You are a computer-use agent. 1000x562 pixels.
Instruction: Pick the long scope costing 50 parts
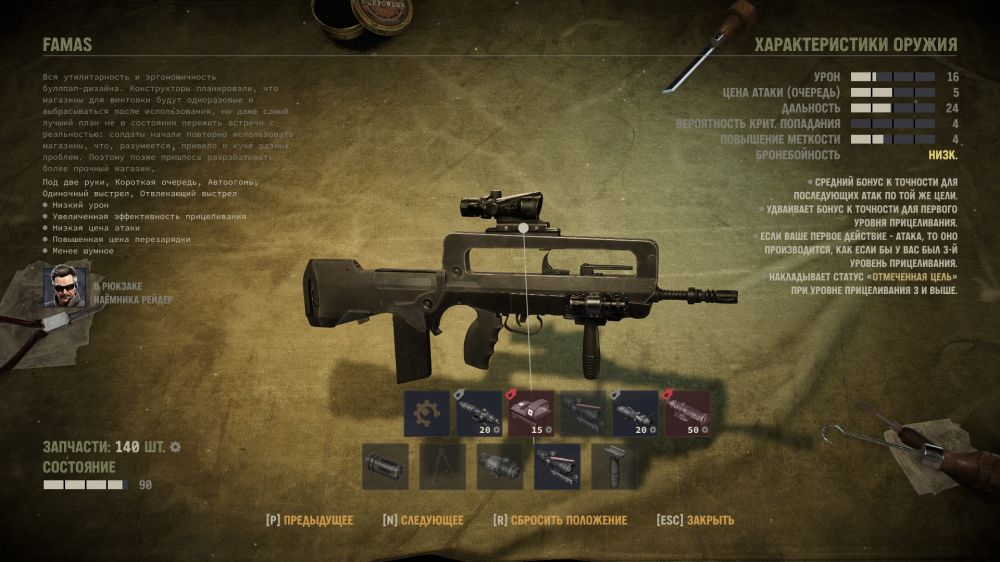(x=687, y=413)
